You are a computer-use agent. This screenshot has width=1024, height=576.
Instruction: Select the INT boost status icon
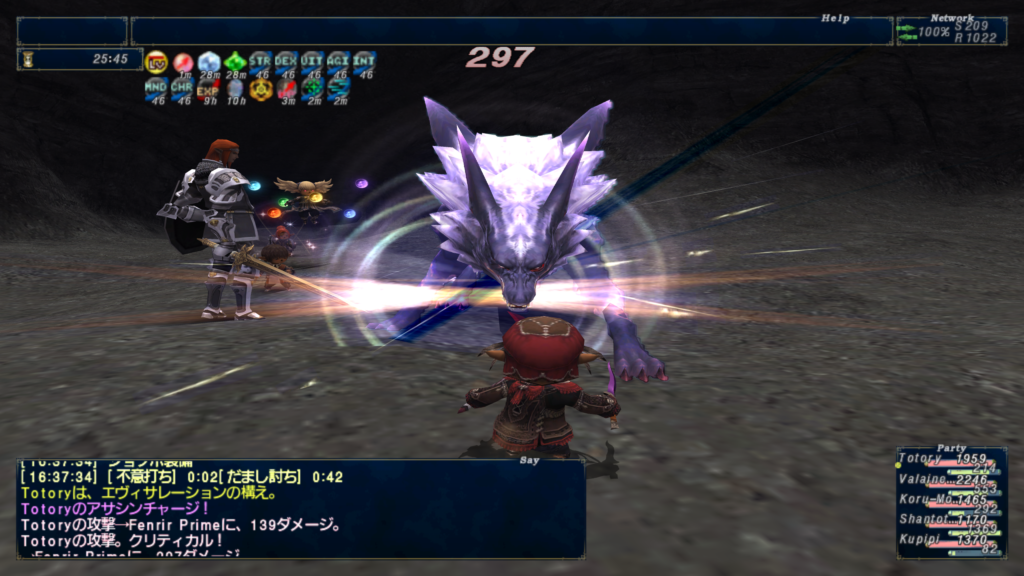point(364,62)
